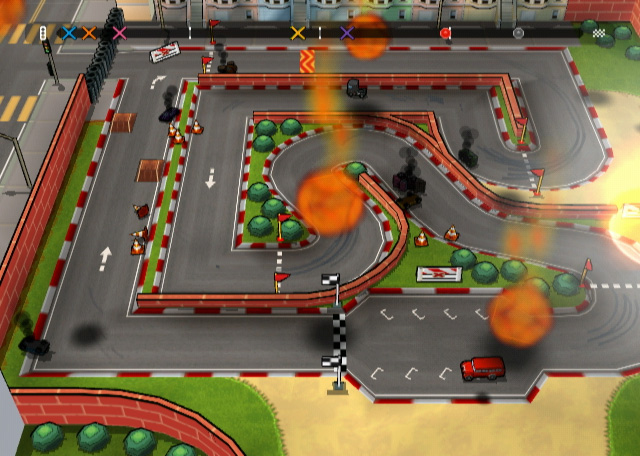Pick the yellow X marker on progress bar
640x456 pixels.
[297, 33]
